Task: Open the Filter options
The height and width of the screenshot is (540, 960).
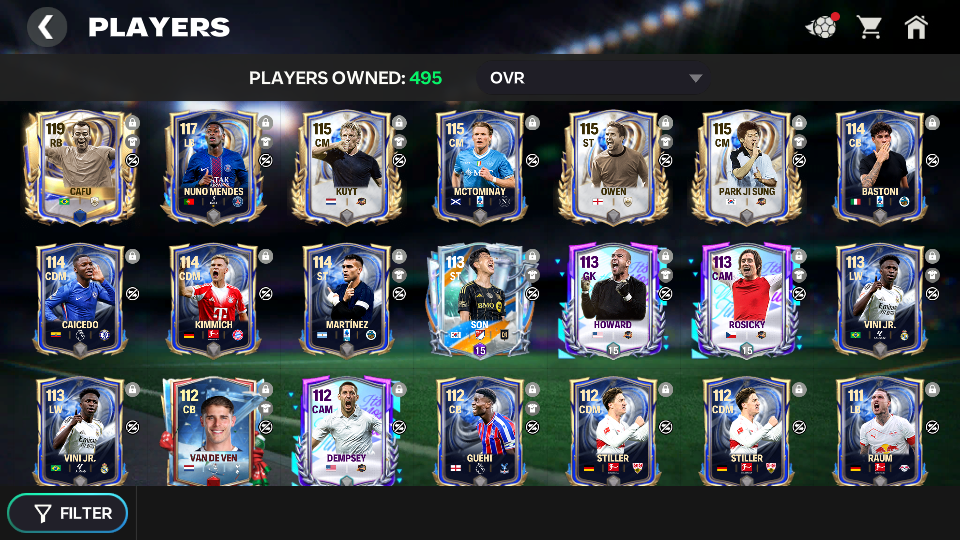Action: pos(68,513)
